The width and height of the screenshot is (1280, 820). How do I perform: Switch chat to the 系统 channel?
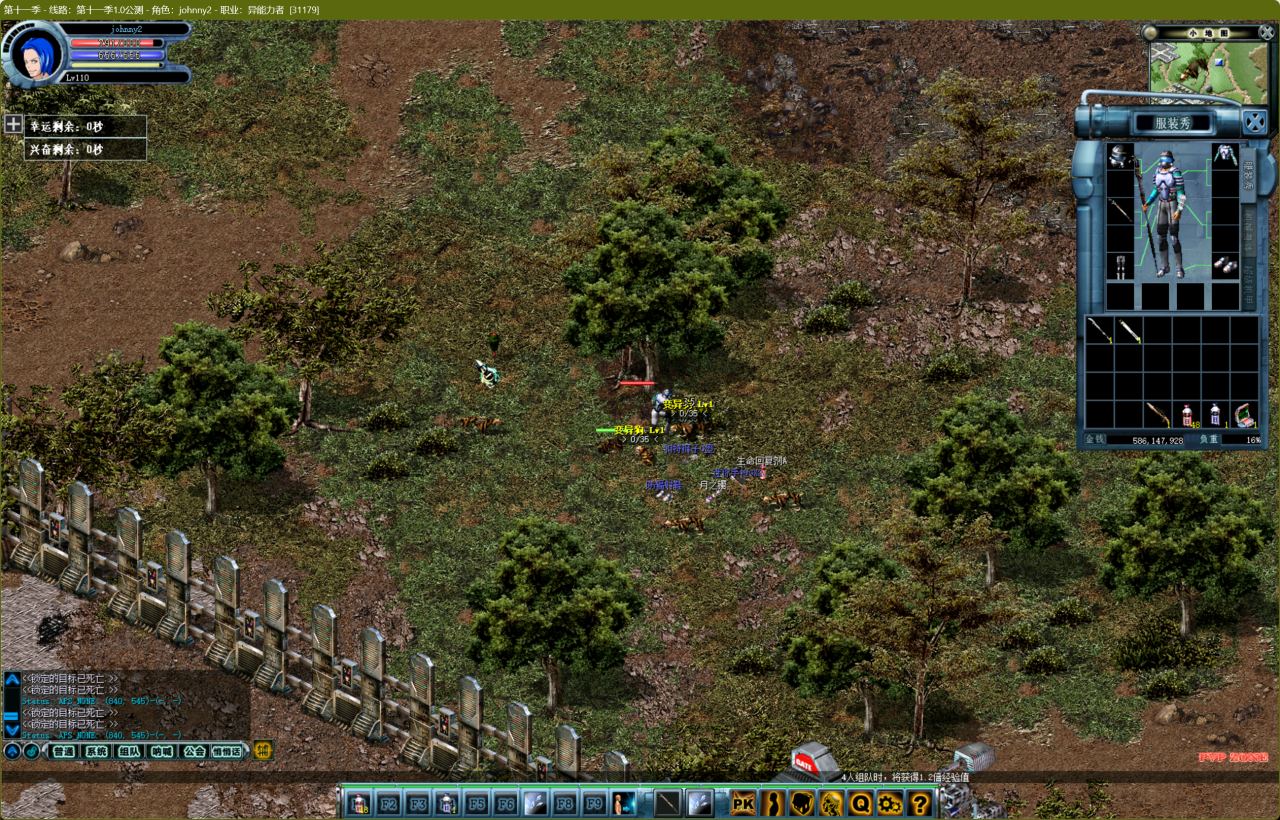coord(96,751)
